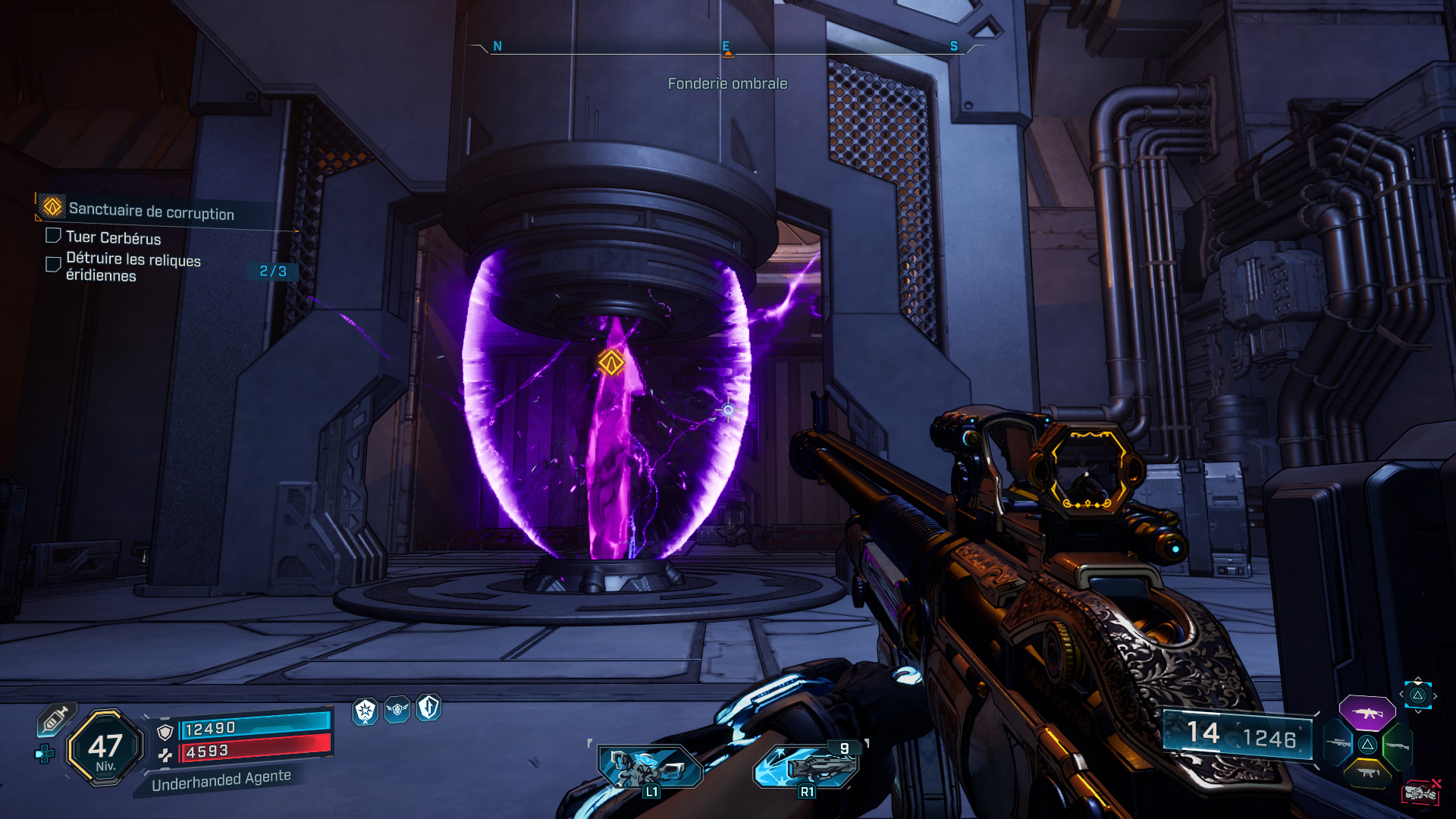This screenshot has width=1456, height=819.
Task: Click the red crossed-out vehicle icon
Action: [1420, 792]
